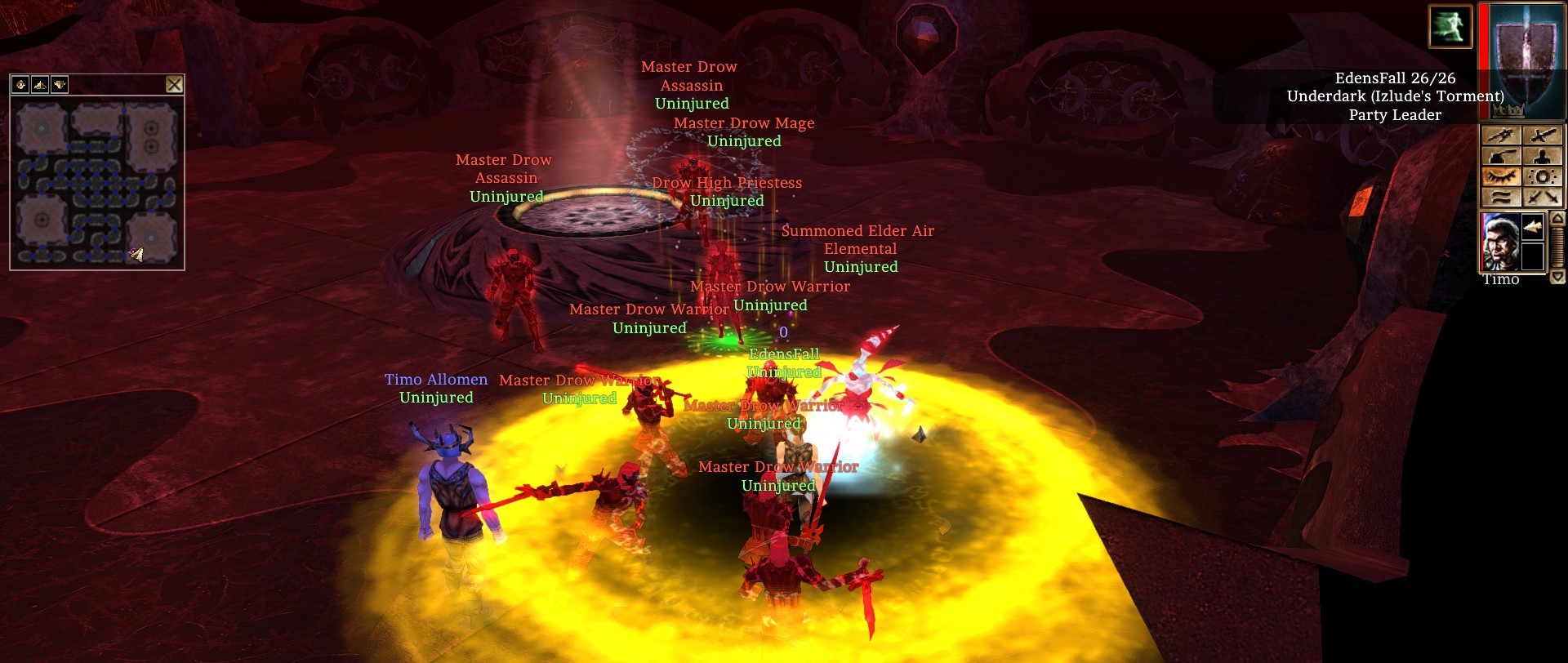Click the single sword panel button
This screenshot has height=663, width=1568.
(1543, 136)
